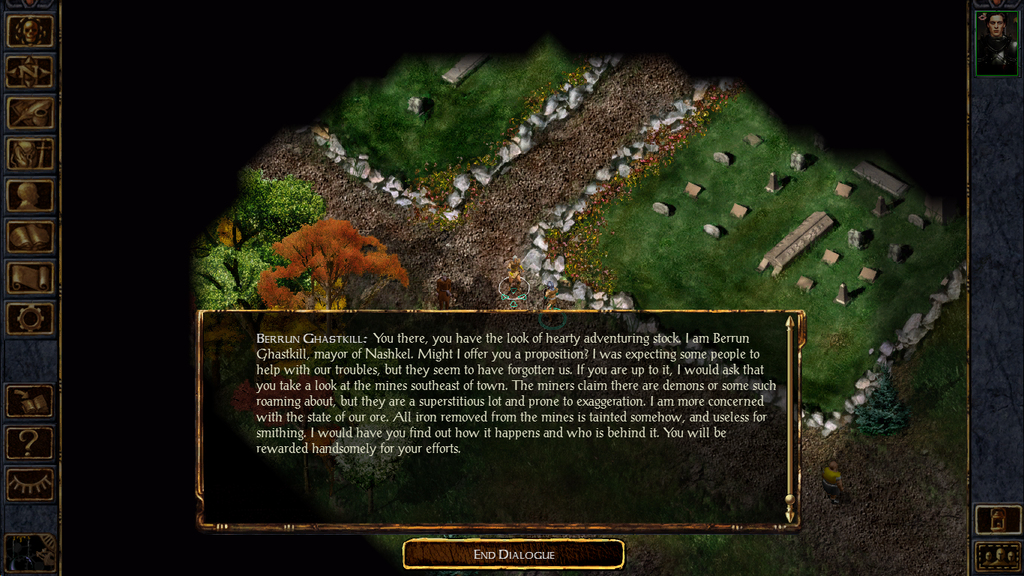Screen dimensions: 1024x576
Task: Select the party member portrait
Action: (996, 43)
